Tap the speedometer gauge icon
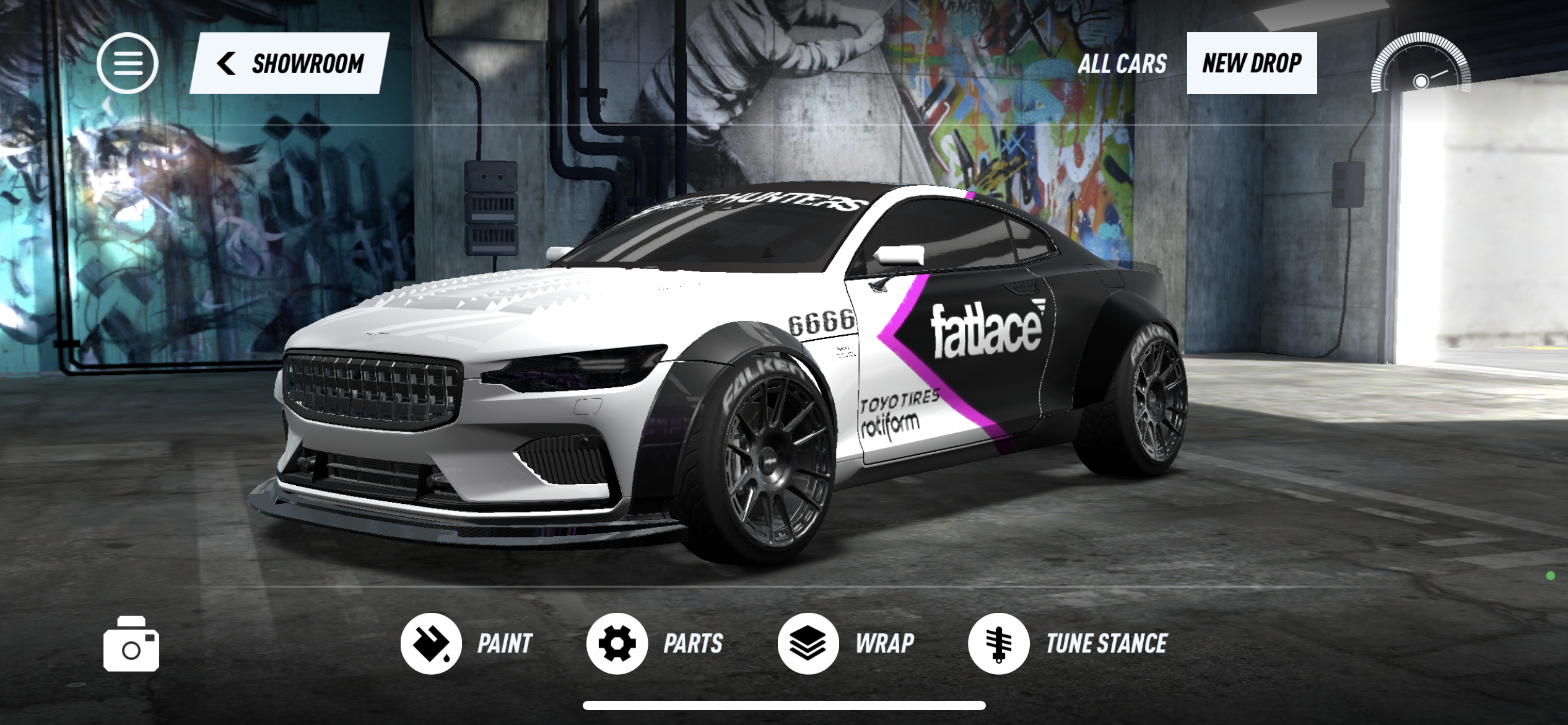1568x725 pixels. [x=1421, y=64]
